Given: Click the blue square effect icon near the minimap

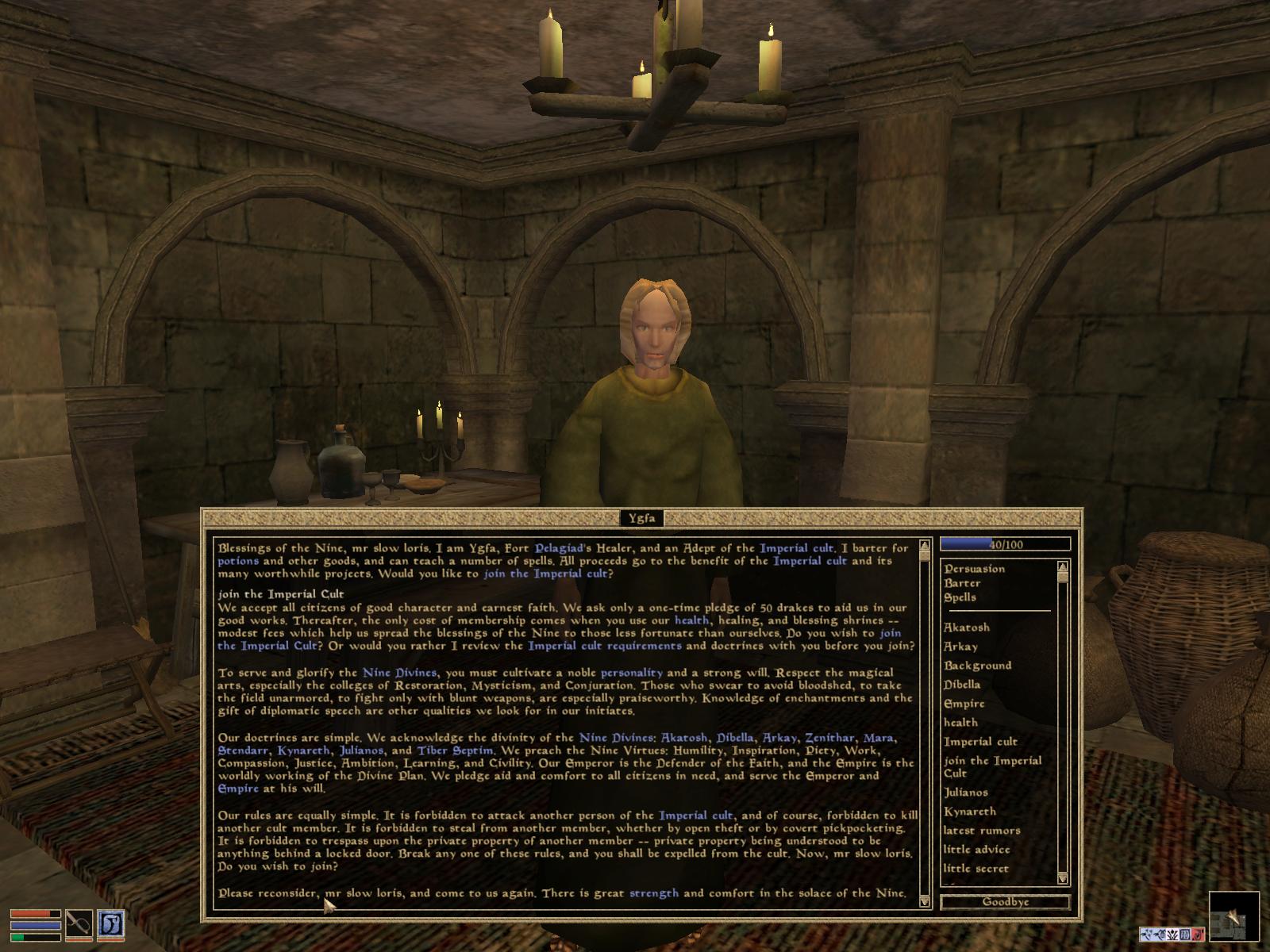Looking at the screenshot, I should point(1185,935).
